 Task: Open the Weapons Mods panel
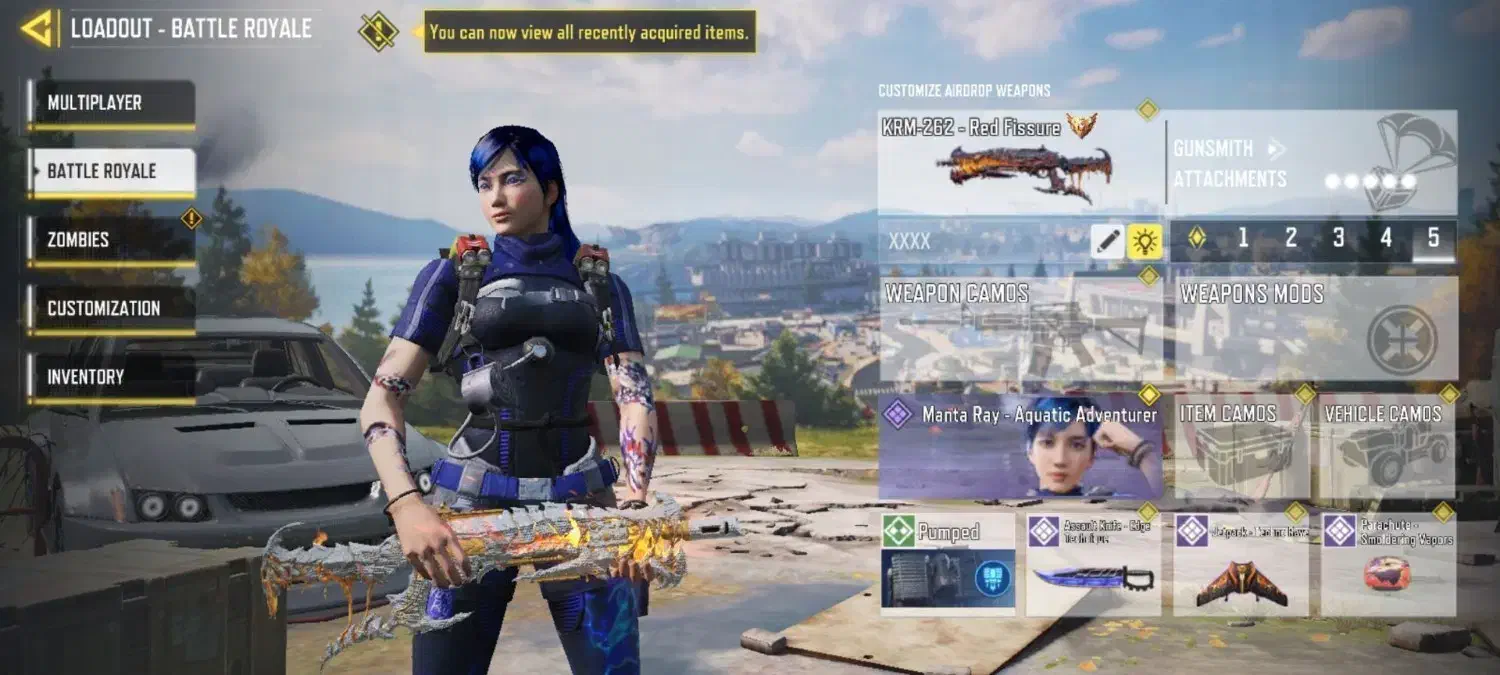tap(1315, 329)
